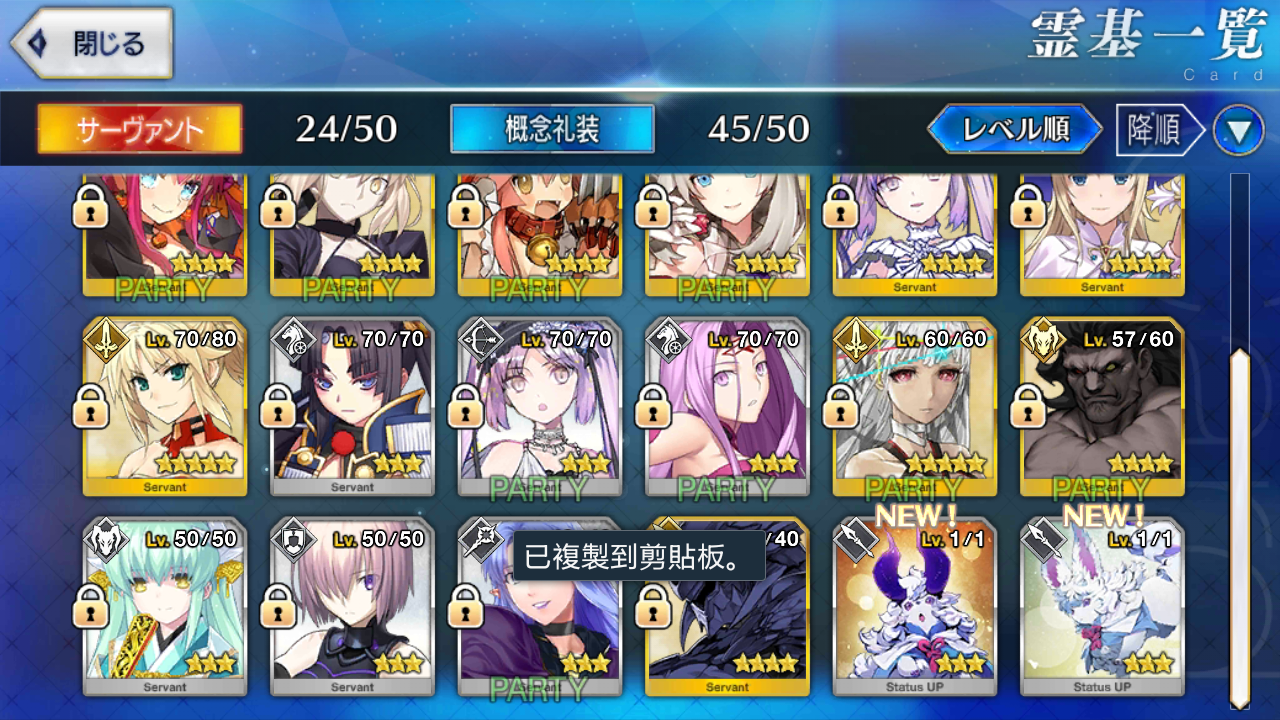
Task: Switch to the サーヴァント tab
Action: coord(140,129)
